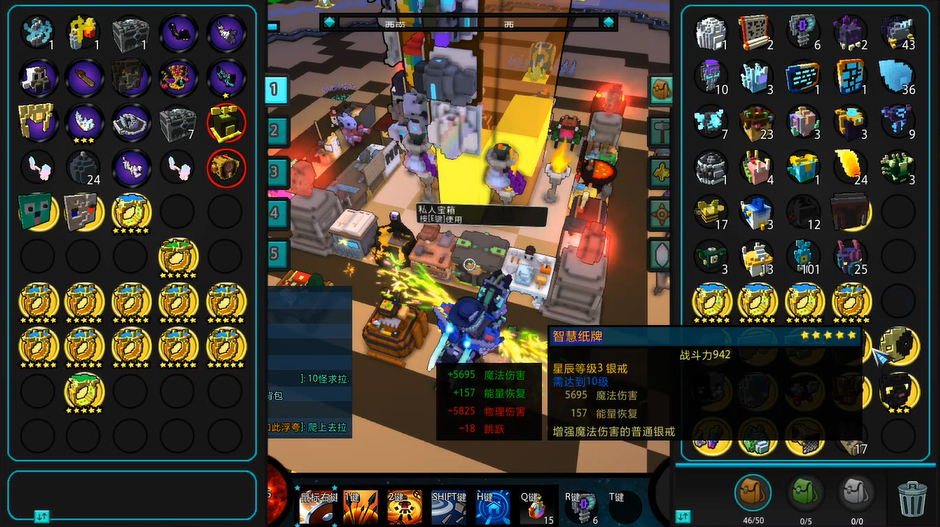
Task: Select chest page tab 1
Action: [x=275, y=90]
